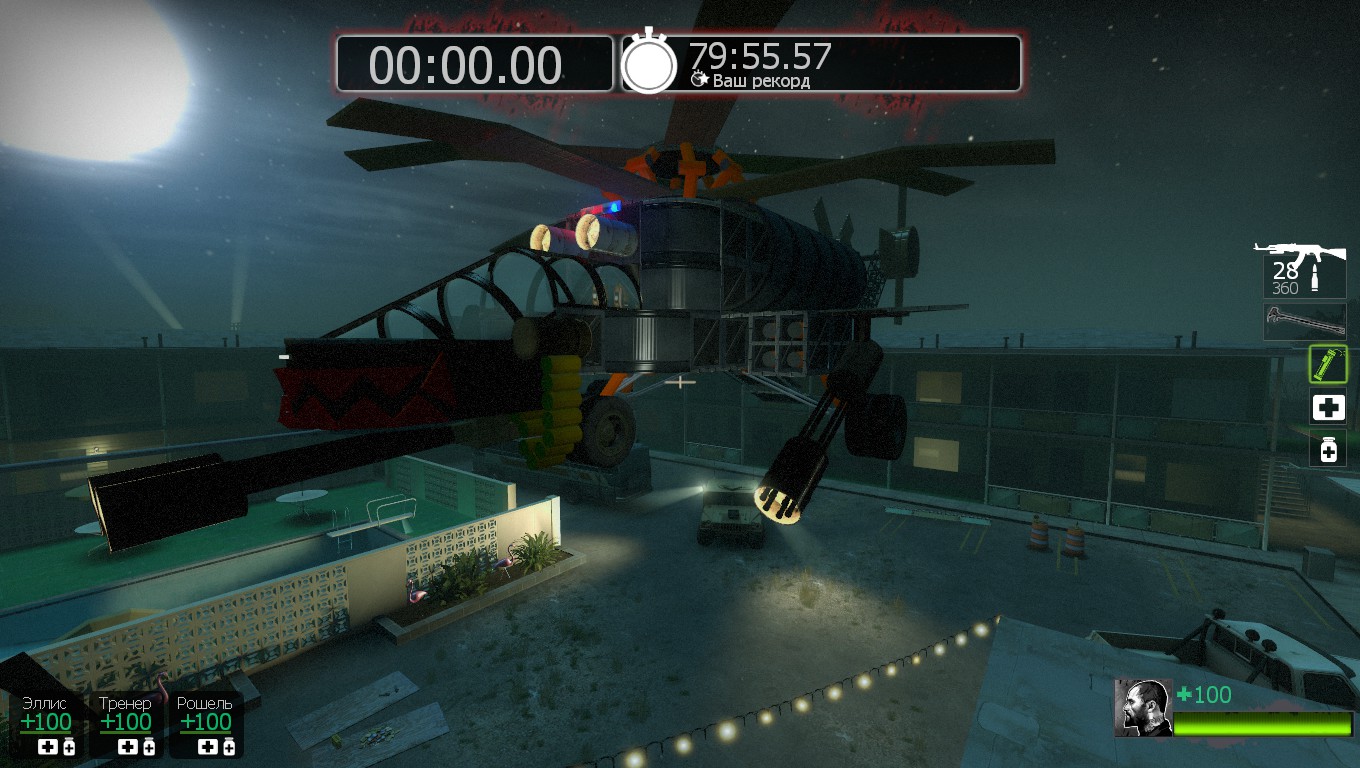Select the highlighted pipe bomb slot
Screen dimensions: 1360x768
click(x=1328, y=364)
